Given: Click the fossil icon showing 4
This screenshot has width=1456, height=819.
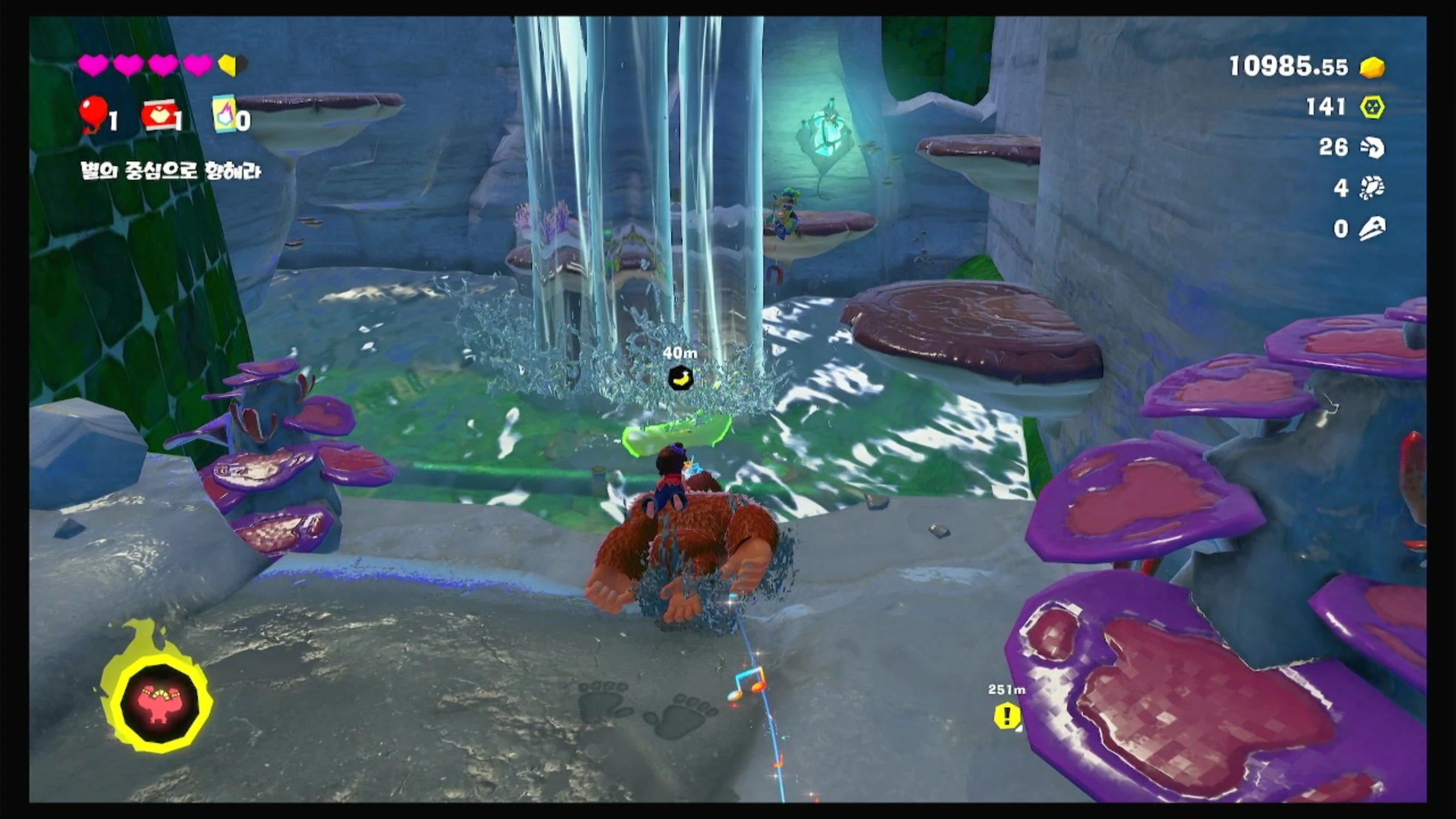Looking at the screenshot, I should coord(1372,188).
